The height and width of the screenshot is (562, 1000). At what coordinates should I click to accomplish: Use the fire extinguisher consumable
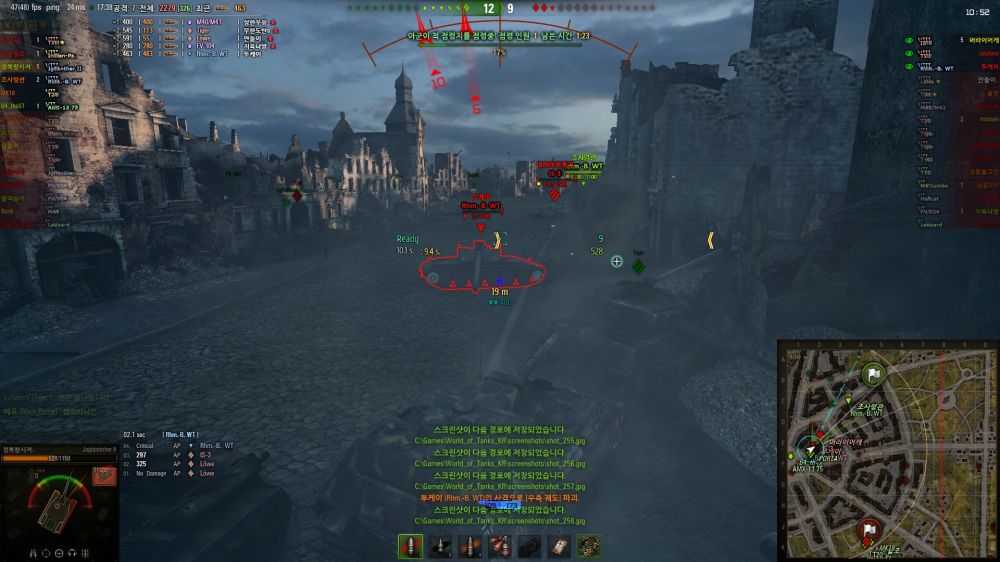pyautogui.click(x=500, y=546)
